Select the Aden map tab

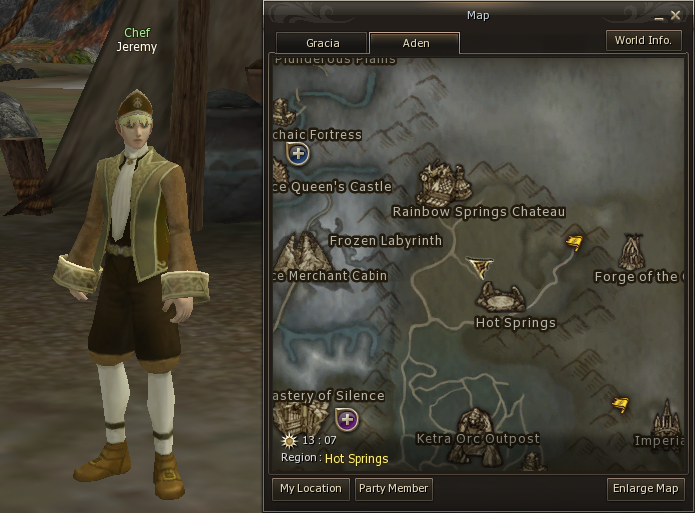click(414, 43)
